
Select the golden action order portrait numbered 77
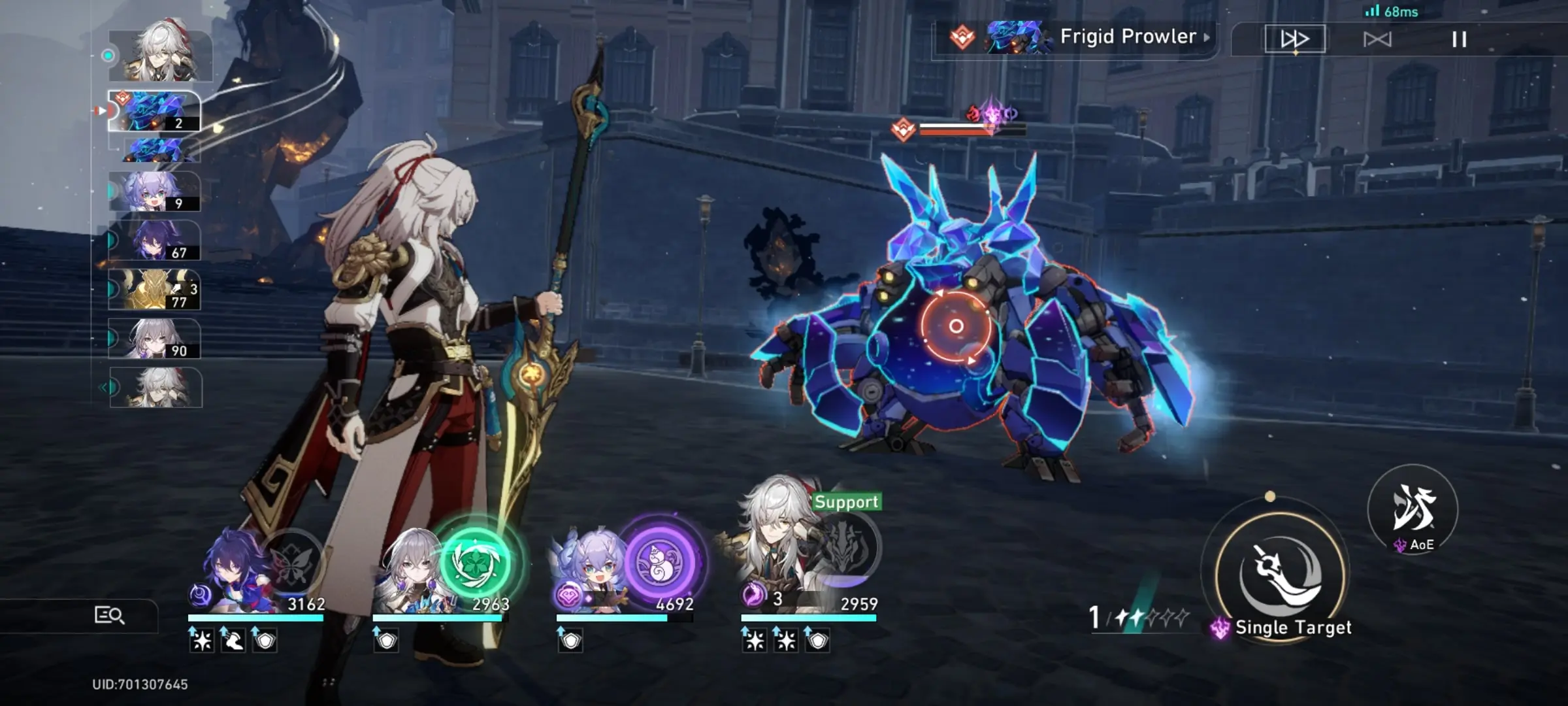tap(155, 290)
